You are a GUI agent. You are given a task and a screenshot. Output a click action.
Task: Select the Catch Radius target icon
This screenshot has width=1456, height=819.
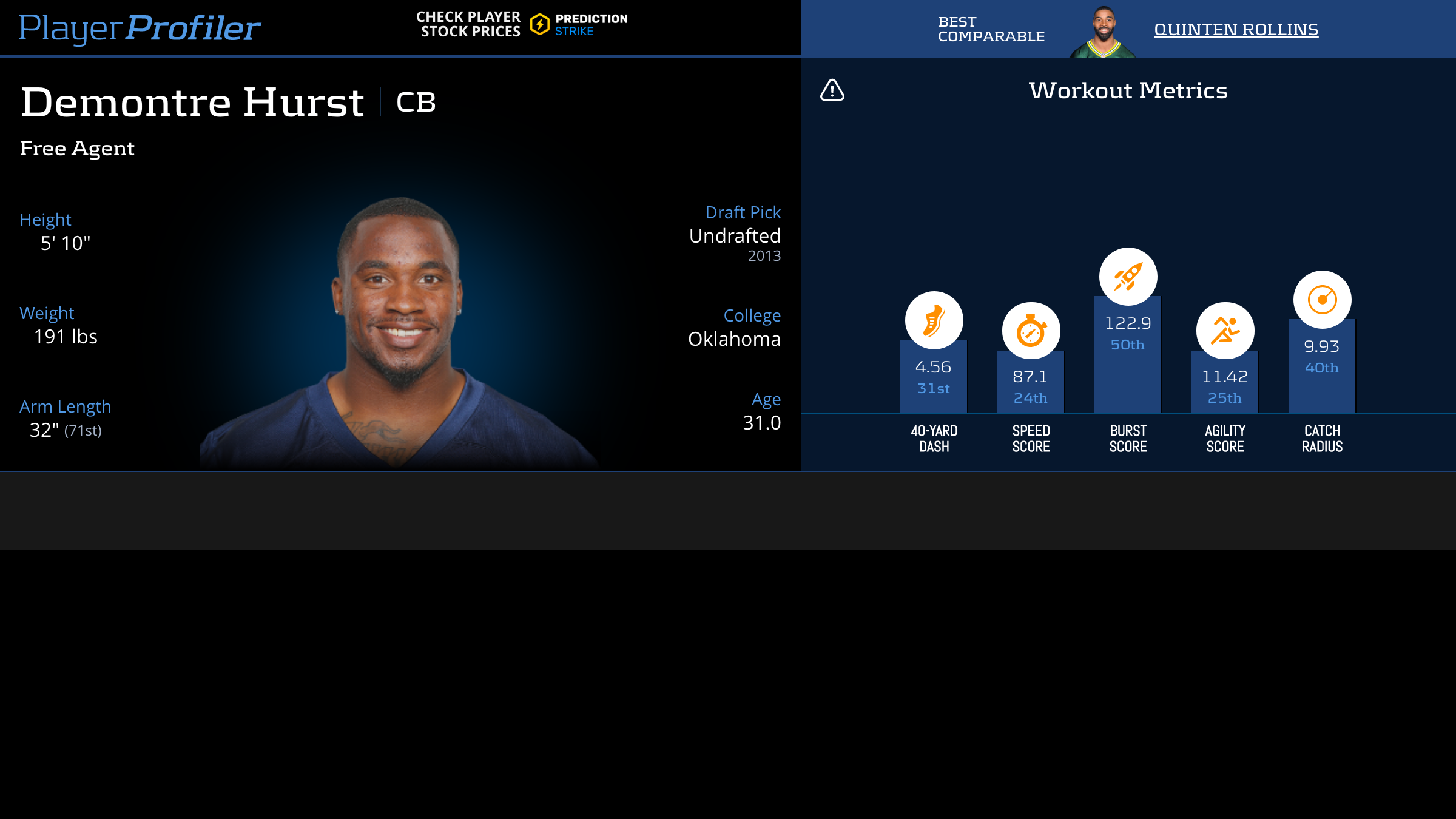point(1322,300)
